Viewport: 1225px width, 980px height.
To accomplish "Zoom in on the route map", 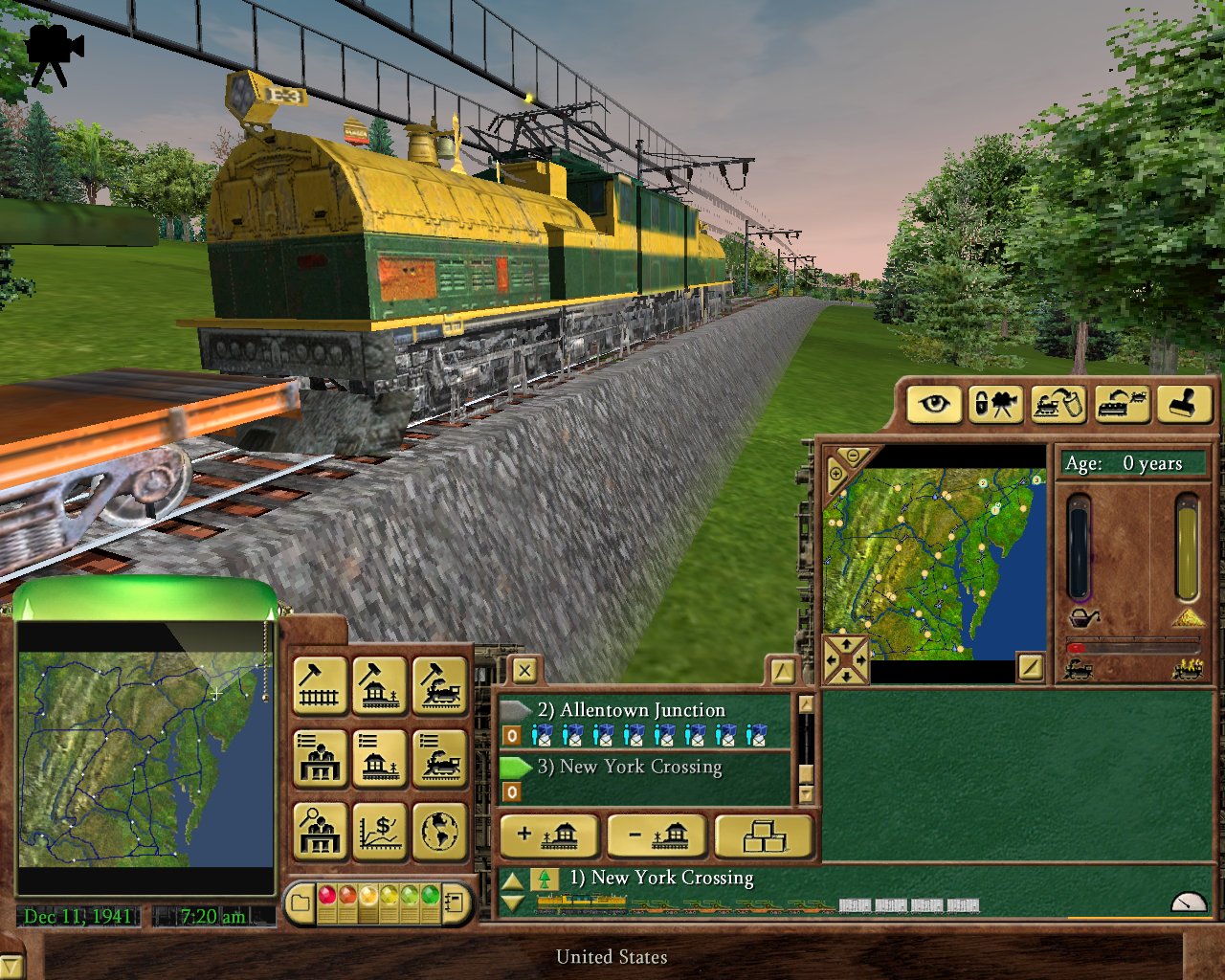I will pyautogui.click(x=835, y=474).
